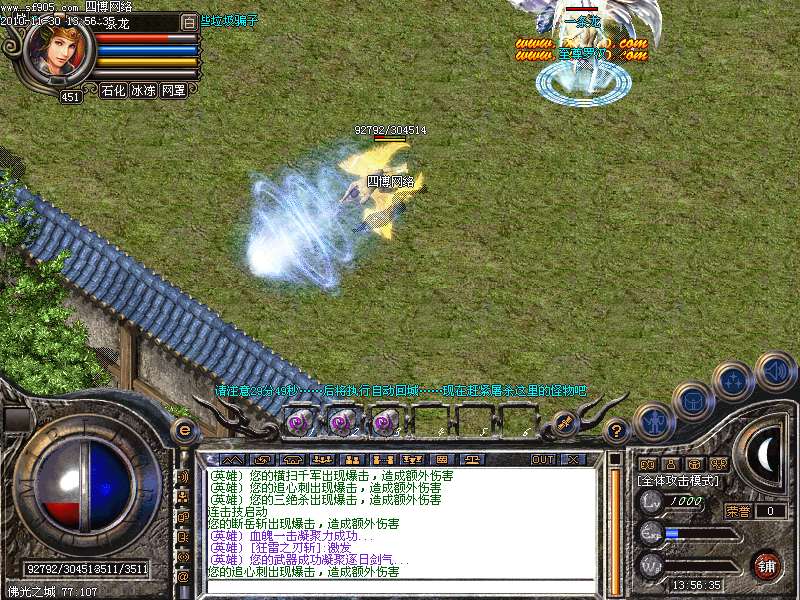
Task: Use the purple swirl item in belt slot 3
Action: tap(385, 423)
